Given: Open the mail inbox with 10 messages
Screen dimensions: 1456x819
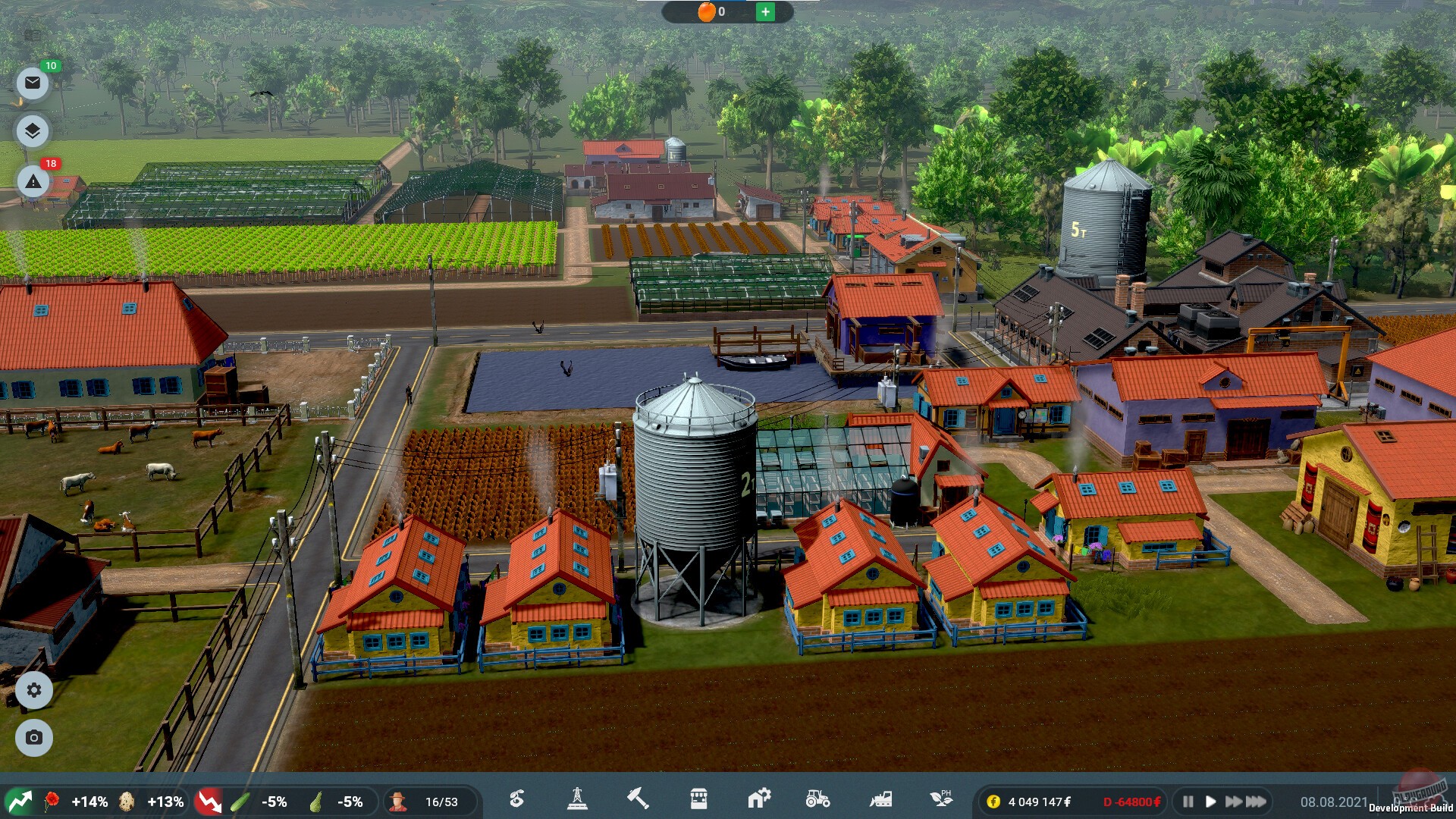Looking at the screenshot, I should [x=32, y=82].
